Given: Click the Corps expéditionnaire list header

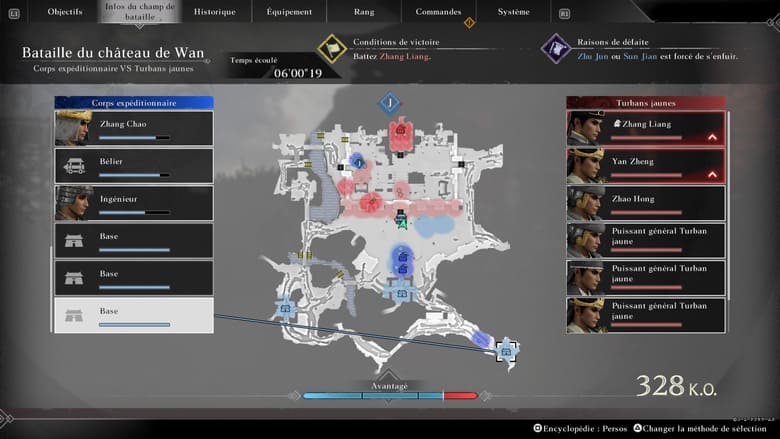Looking at the screenshot, I should click(x=133, y=102).
